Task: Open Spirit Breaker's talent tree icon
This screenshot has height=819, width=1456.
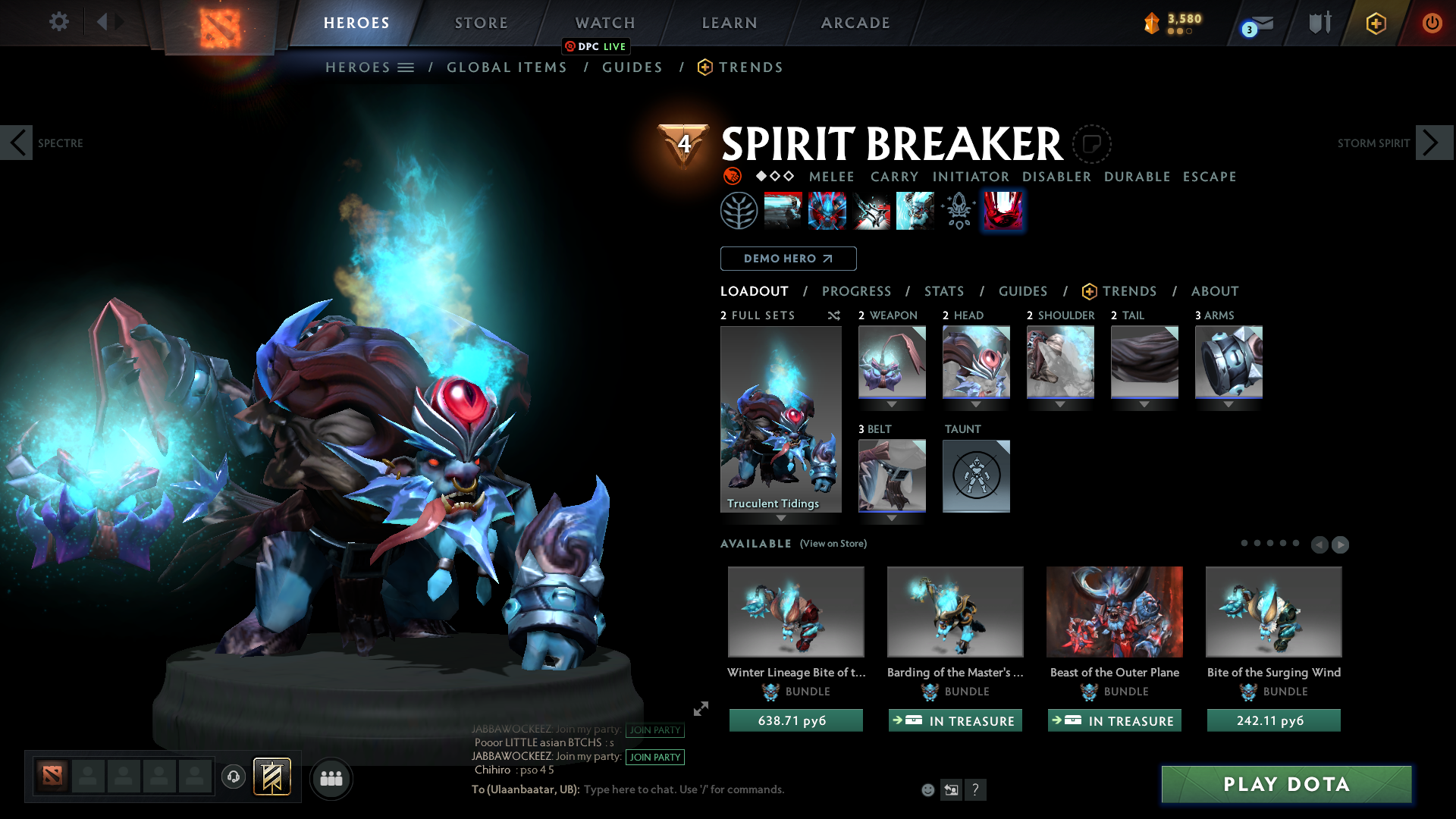Action: click(x=739, y=210)
